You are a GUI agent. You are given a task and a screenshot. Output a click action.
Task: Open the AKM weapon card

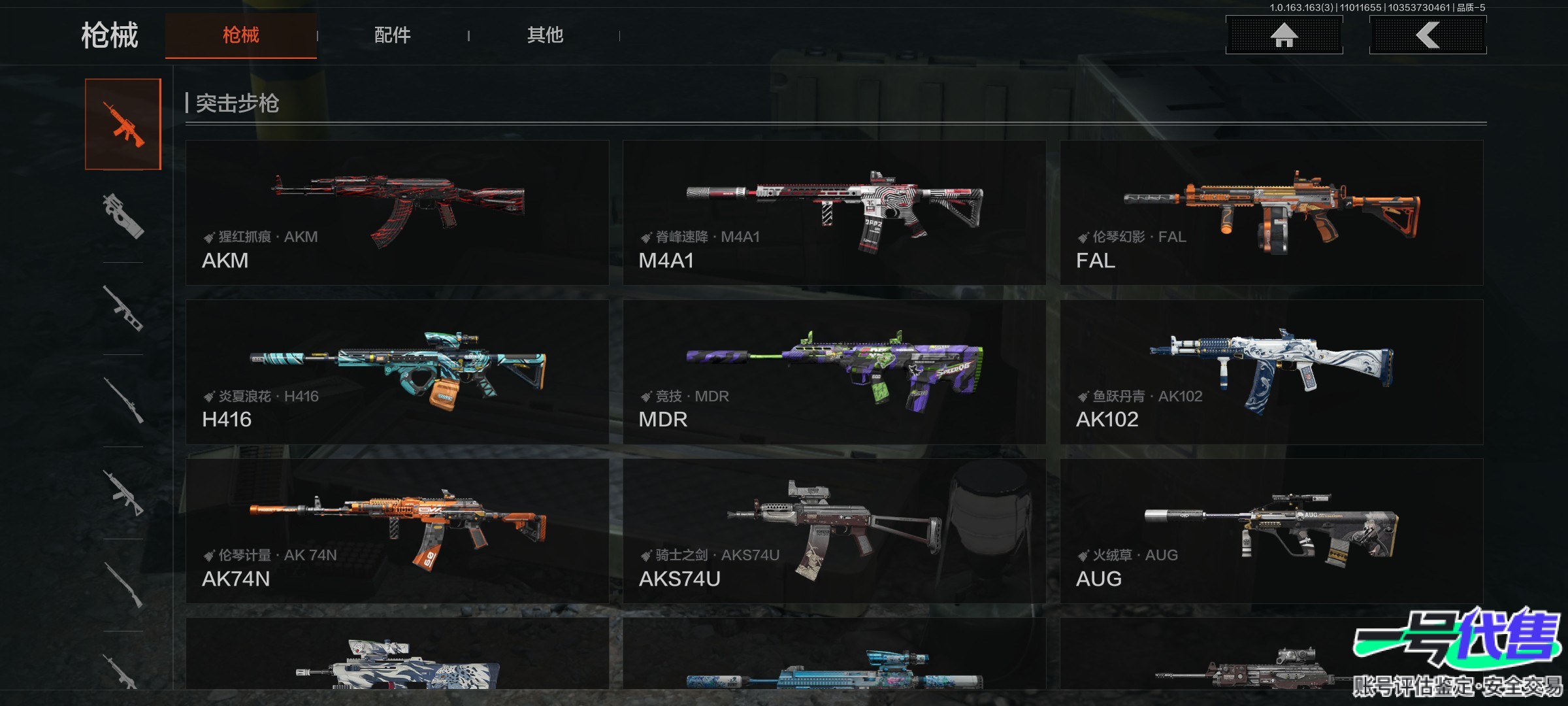coord(397,212)
